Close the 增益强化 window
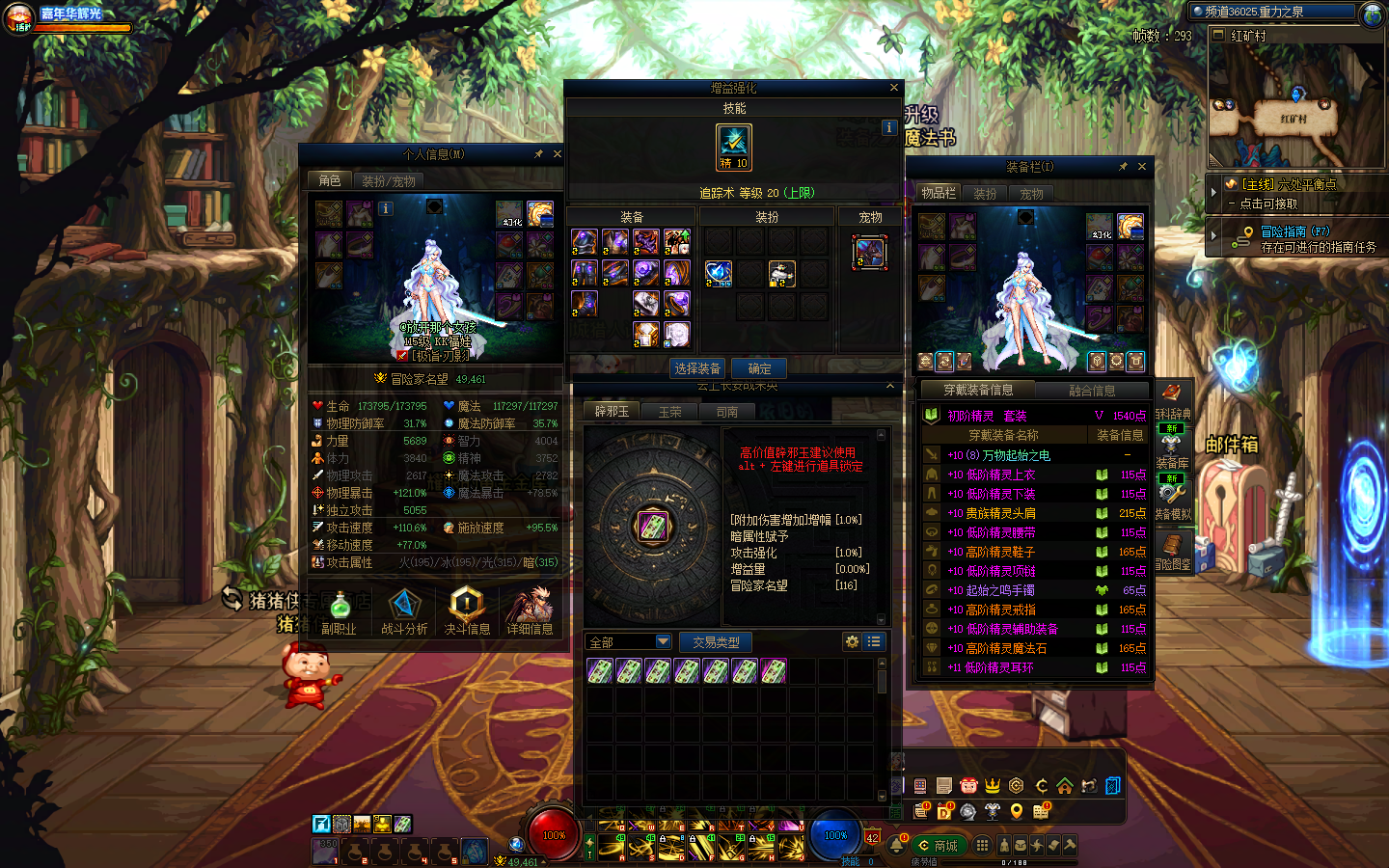The height and width of the screenshot is (868, 1389). coord(893,88)
